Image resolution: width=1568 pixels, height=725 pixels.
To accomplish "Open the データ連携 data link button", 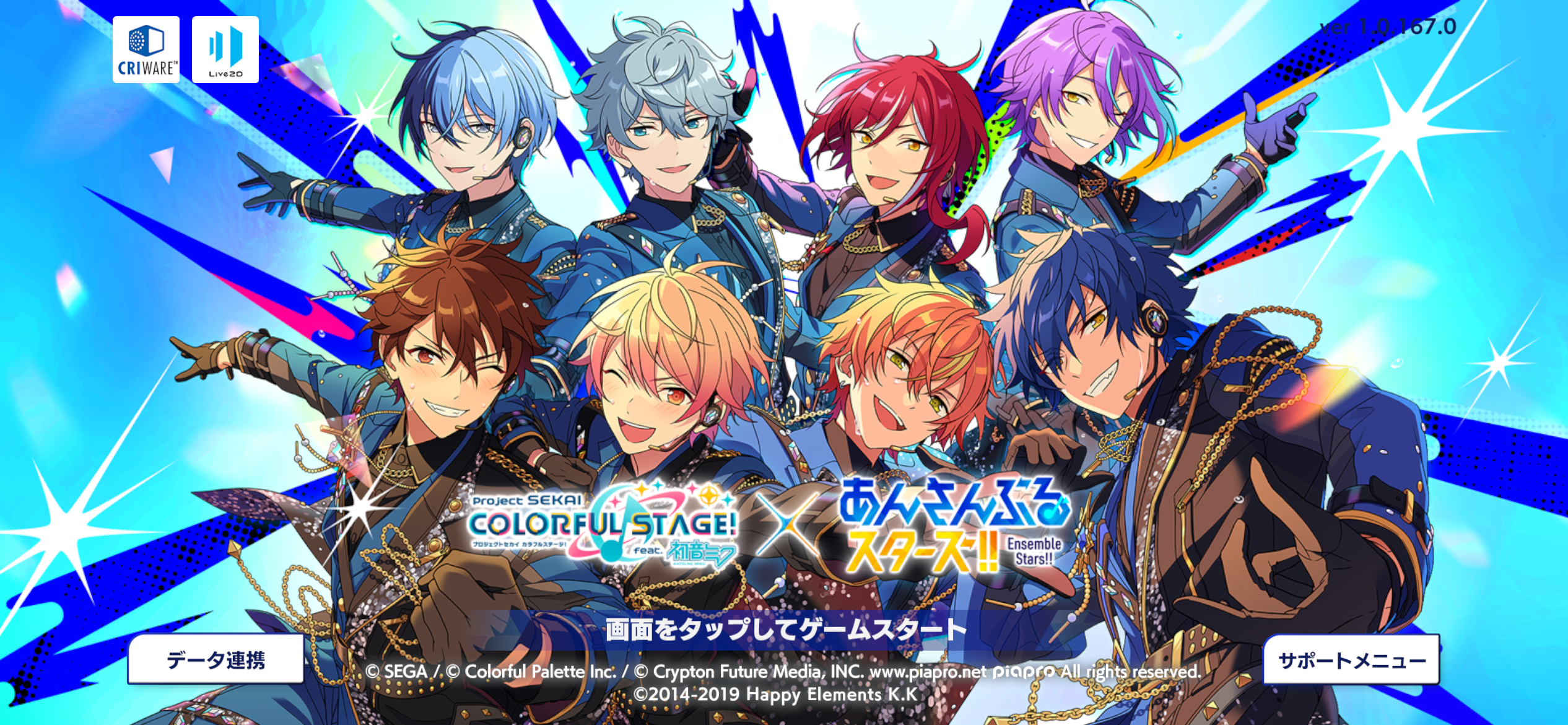I will point(216,659).
